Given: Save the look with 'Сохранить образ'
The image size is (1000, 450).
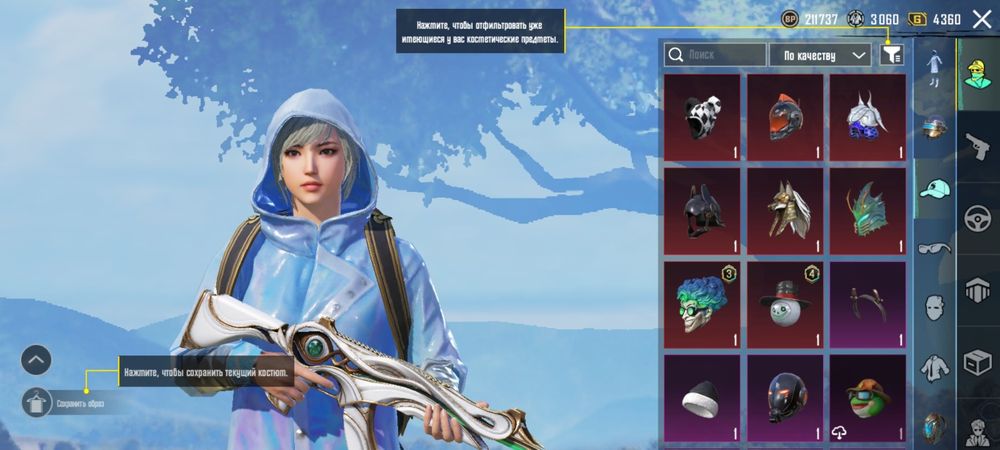Looking at the screenshot, I should (x=37, y=403).
